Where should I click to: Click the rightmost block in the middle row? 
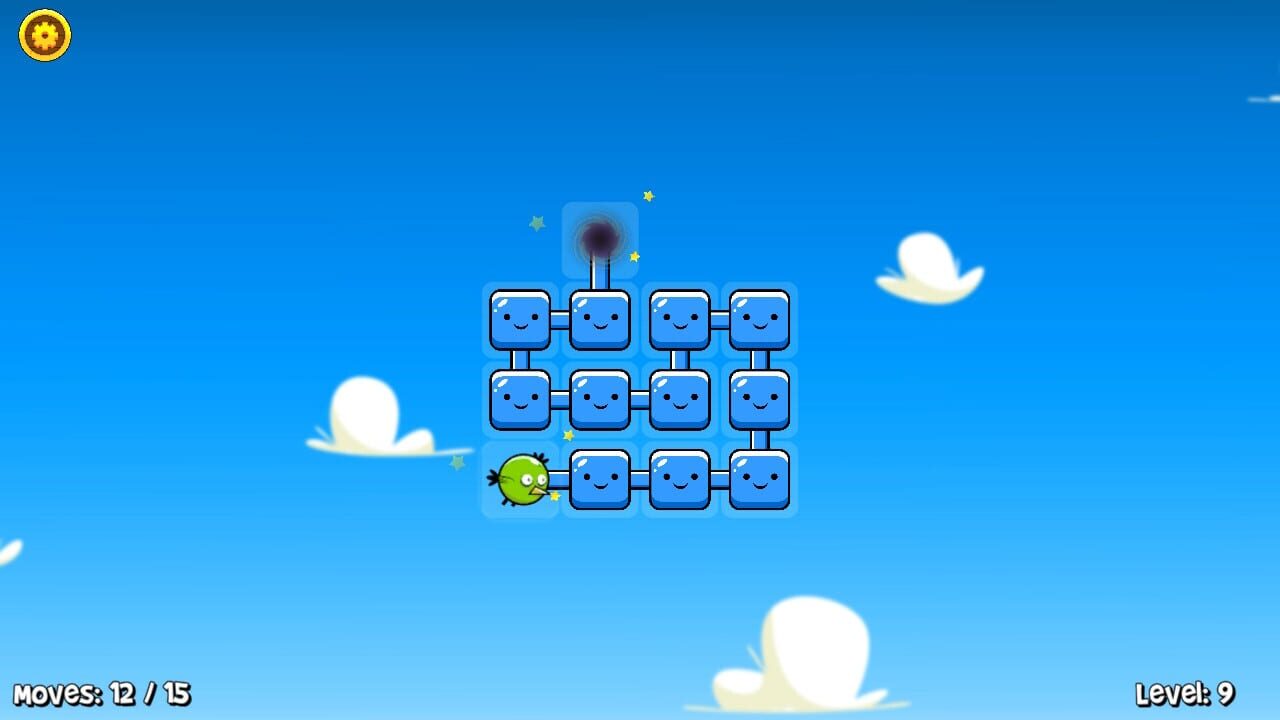760,400
